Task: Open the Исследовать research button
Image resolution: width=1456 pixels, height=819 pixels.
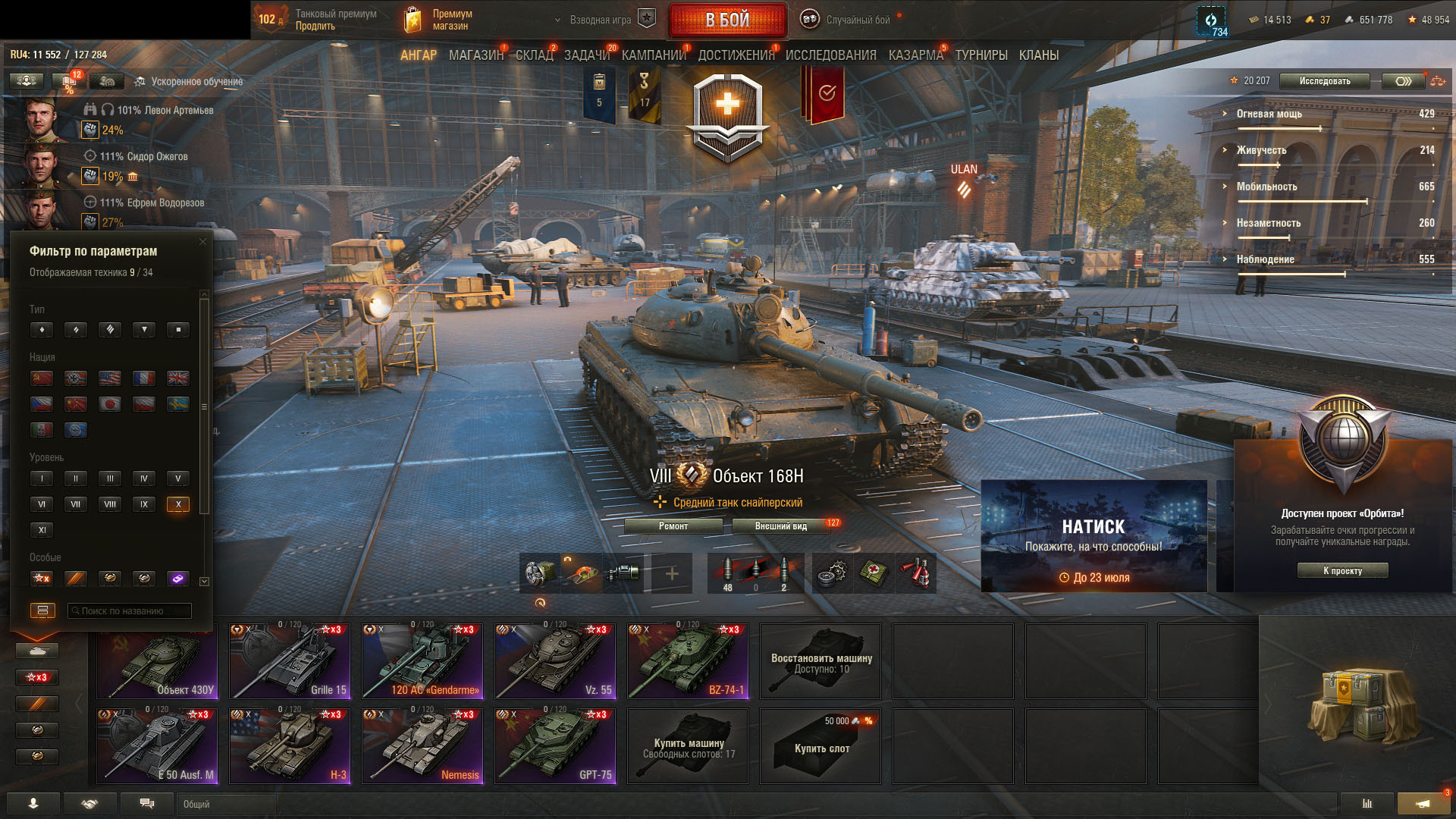Action: click(1324, 81)
